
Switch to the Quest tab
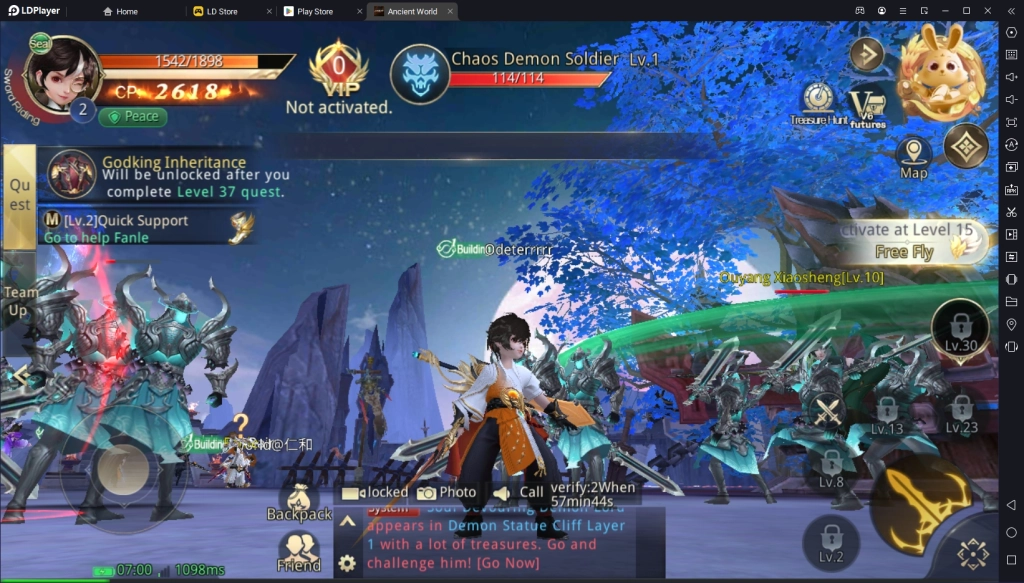click(19, 196)
